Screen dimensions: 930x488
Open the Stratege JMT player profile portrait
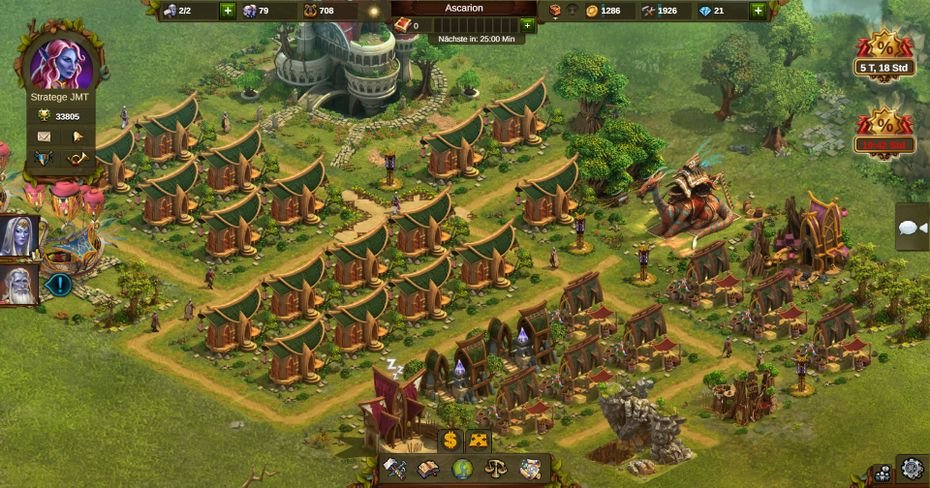tap(60, 63)
